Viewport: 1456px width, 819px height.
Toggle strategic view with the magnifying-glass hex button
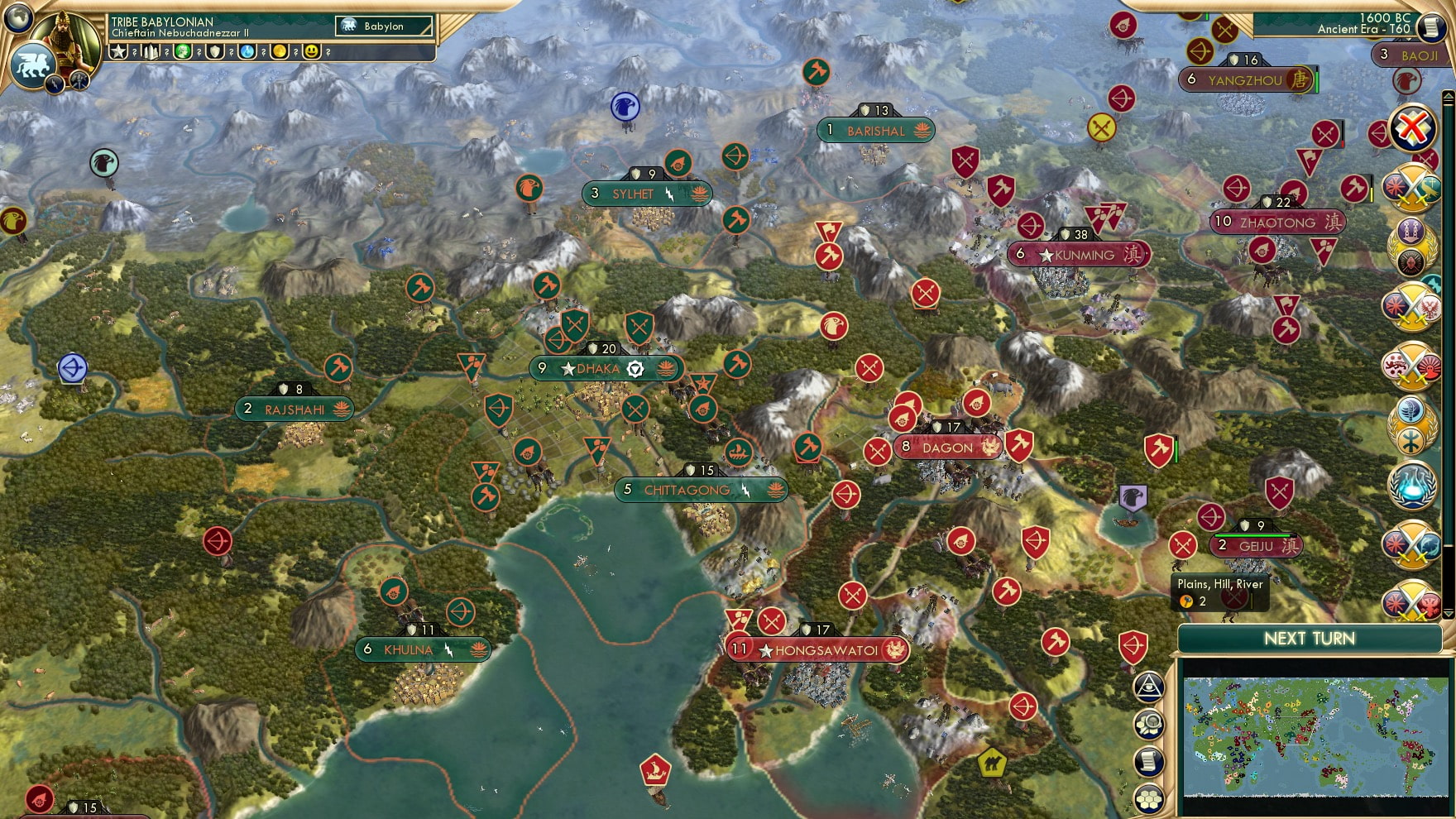coord(1149,724)
